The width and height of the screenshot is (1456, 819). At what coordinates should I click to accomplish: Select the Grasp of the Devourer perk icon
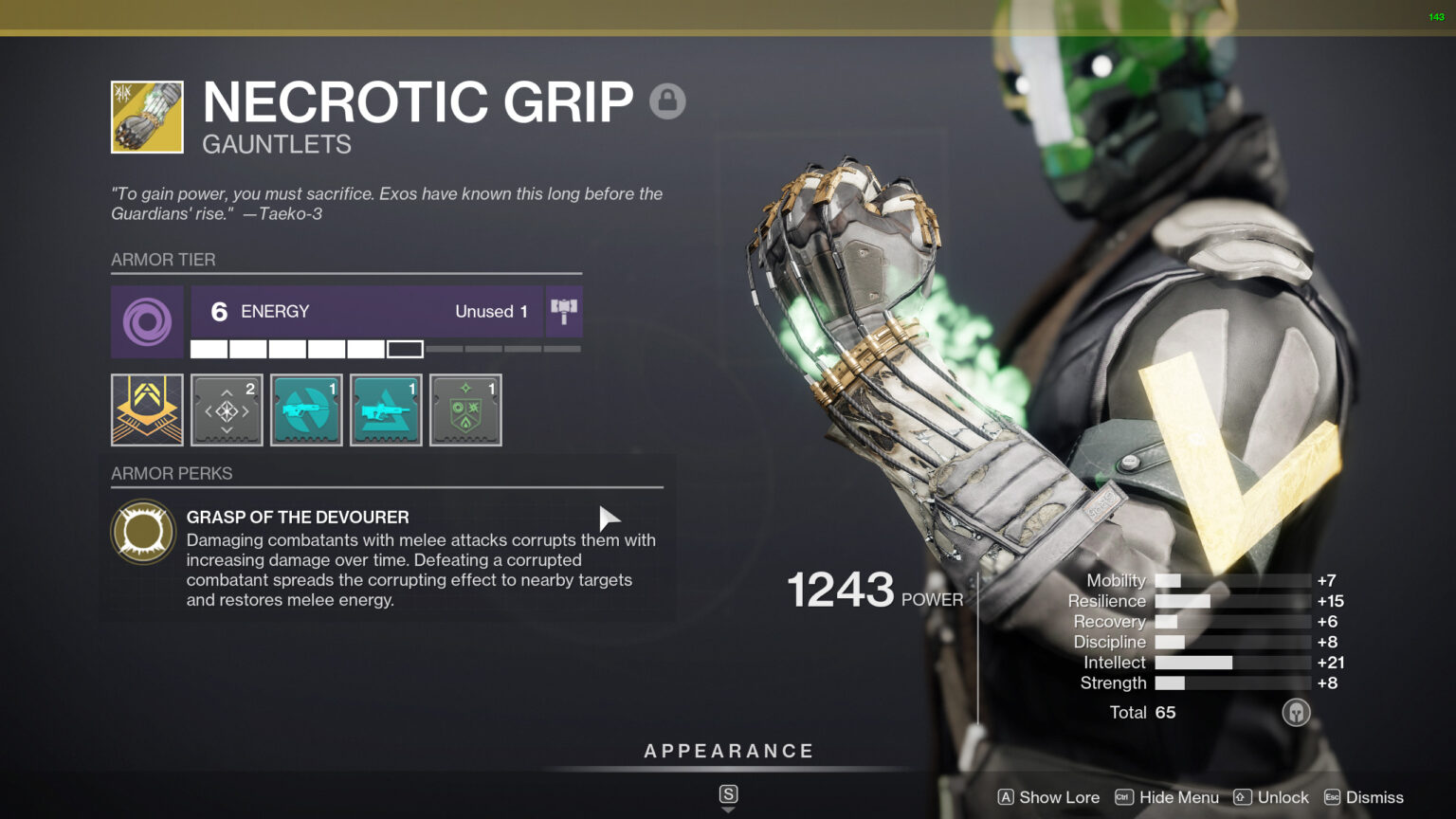[x=143, y=531]
